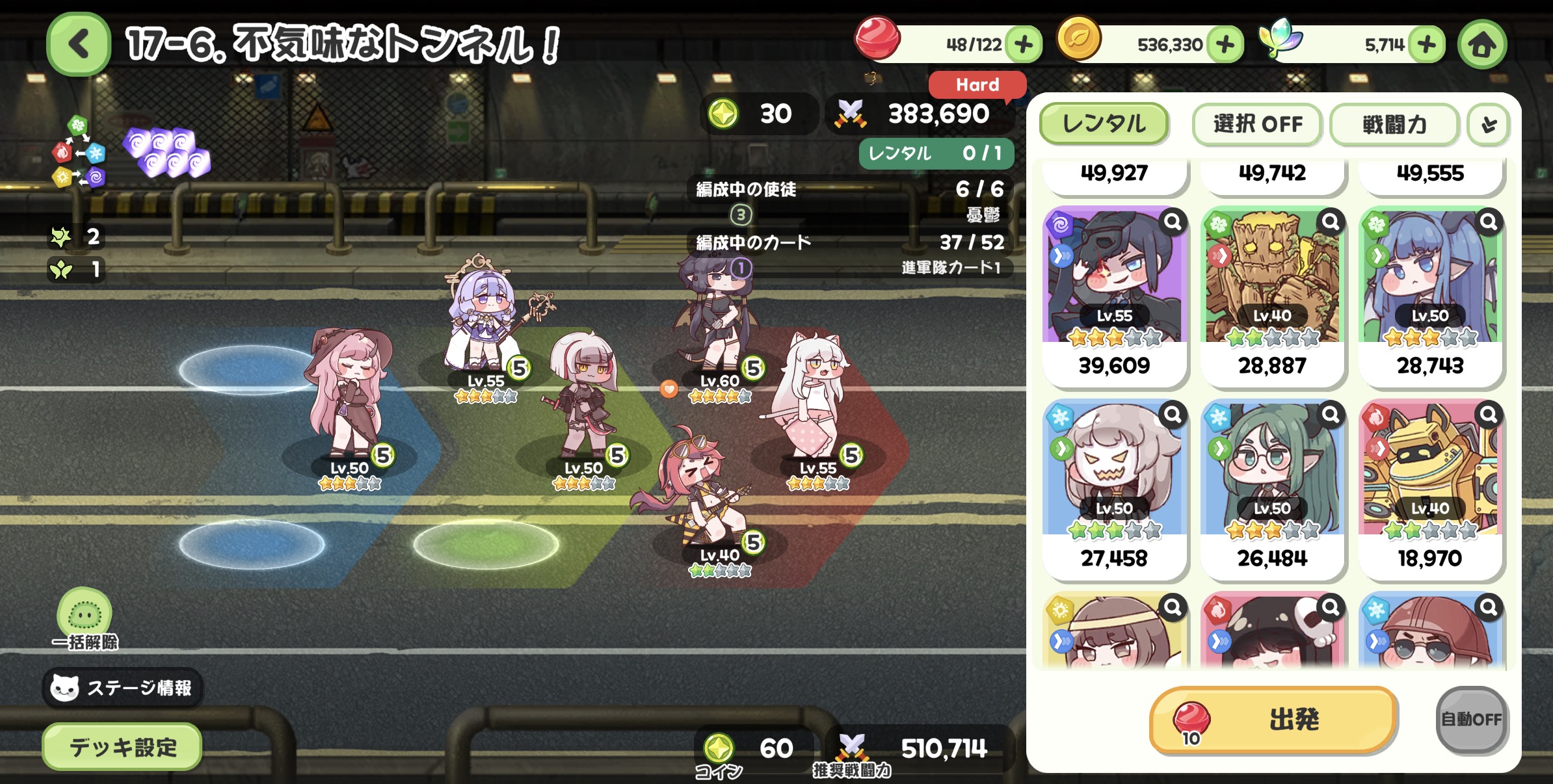Screen dimensions: 1553x784
Task: Switch to the レンタル tab
Action: (x=1104, y=124)
